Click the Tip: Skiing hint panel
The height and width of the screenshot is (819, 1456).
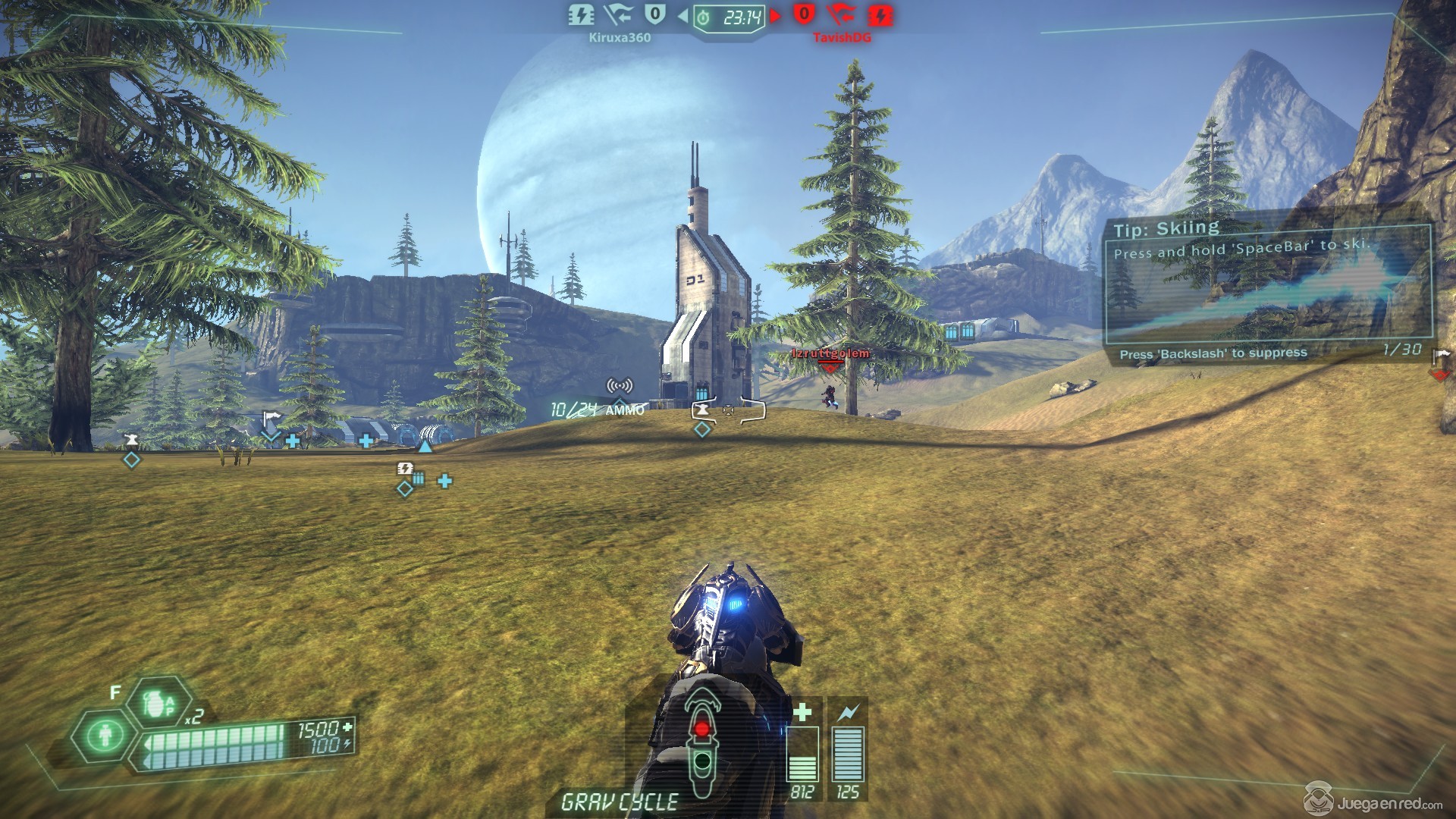tap(1266, 287)
